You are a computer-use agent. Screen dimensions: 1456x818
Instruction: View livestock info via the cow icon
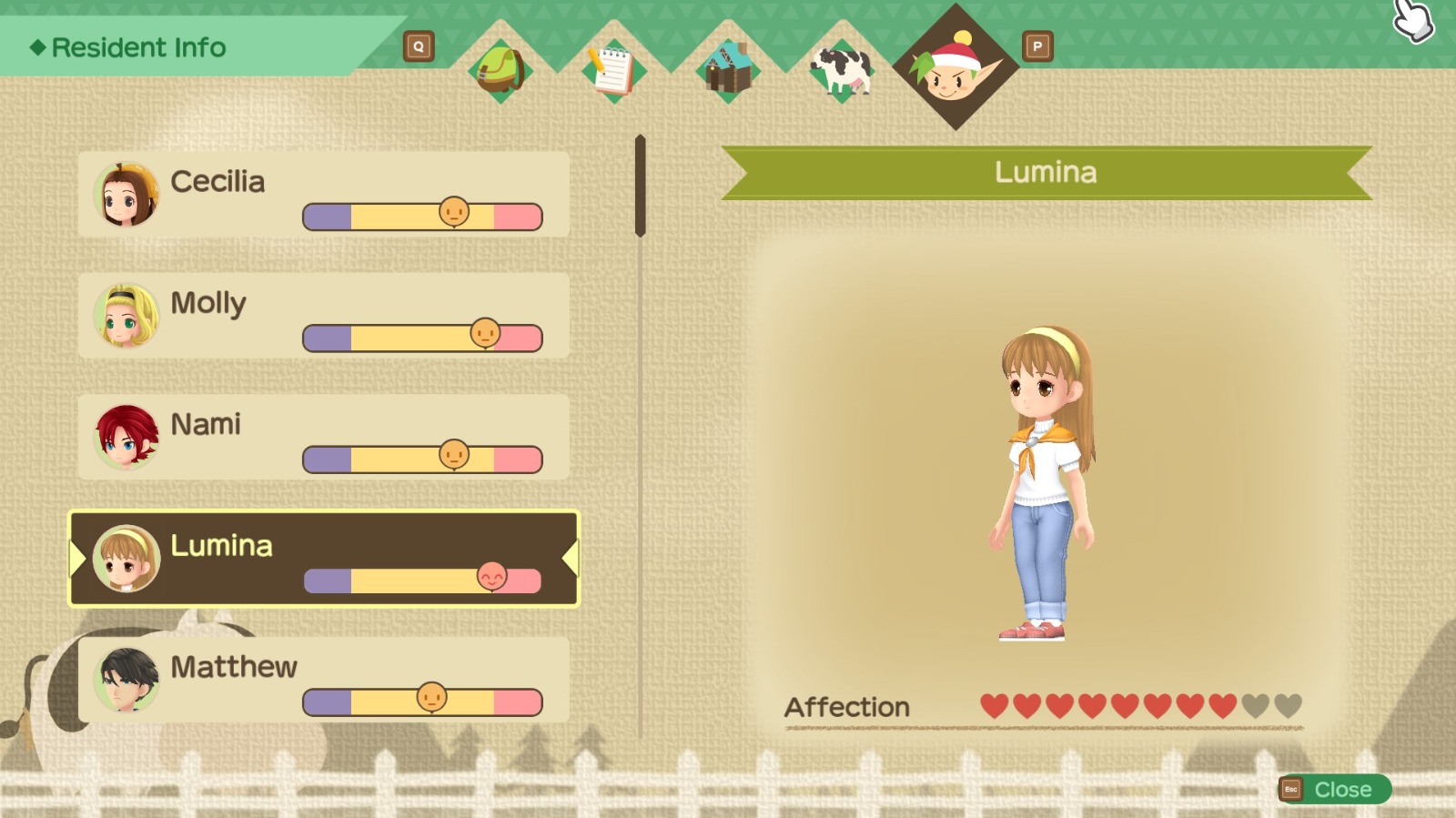842,68
